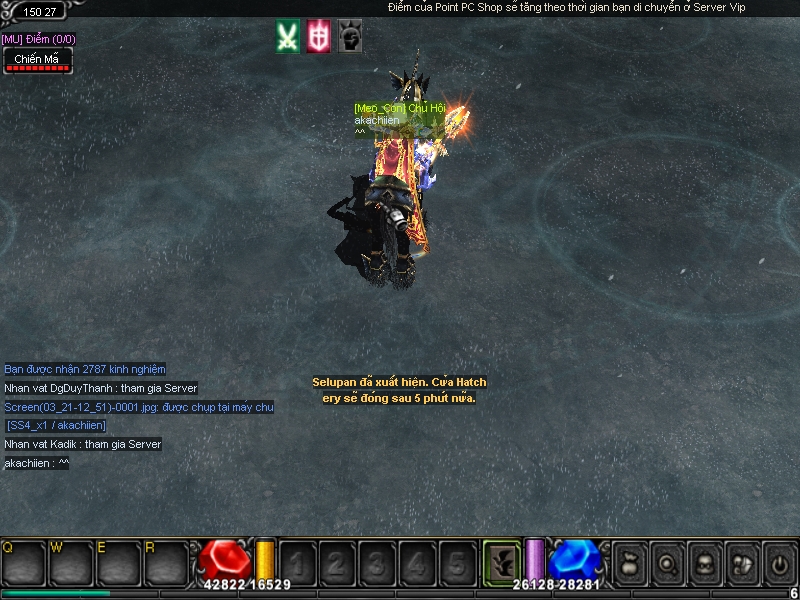Select the "[SS4_x1 / akachiien]" chat line
The height and width of the screenshot is (600, 800).
click(x=56, y=426)
